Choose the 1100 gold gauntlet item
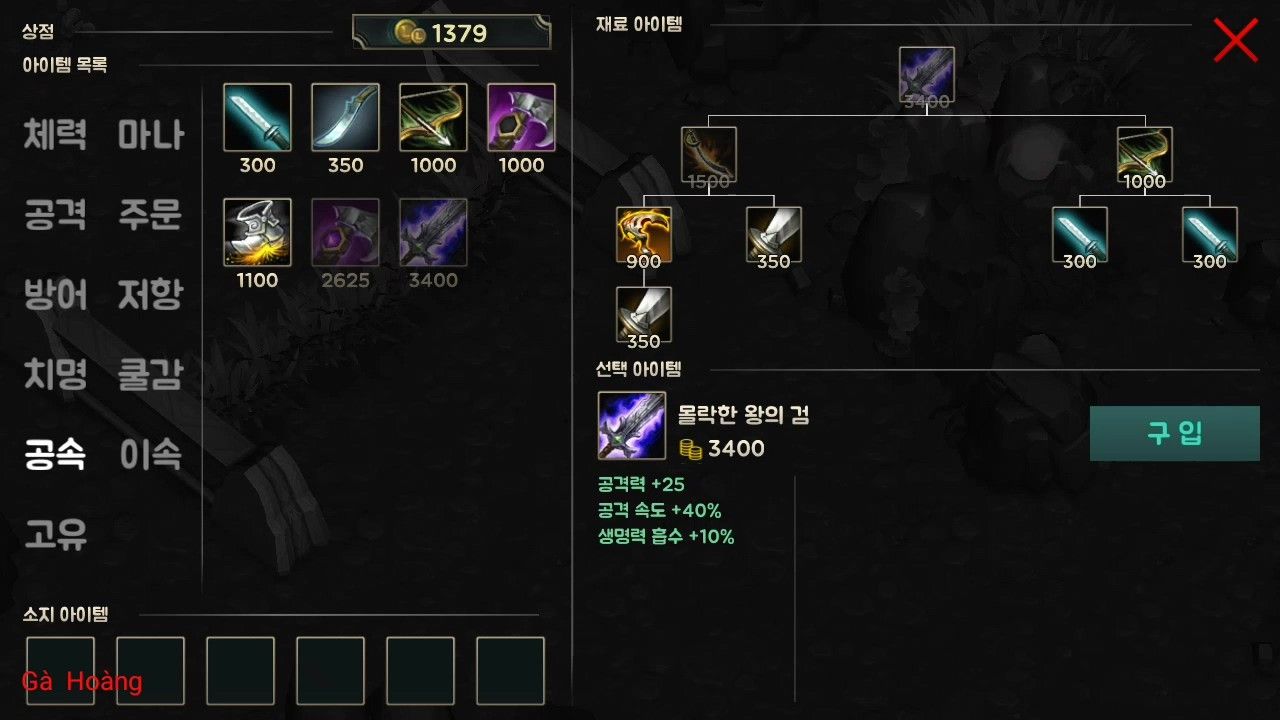The height and width of the screenshot is (720, 1280). (x=257, y=233)
